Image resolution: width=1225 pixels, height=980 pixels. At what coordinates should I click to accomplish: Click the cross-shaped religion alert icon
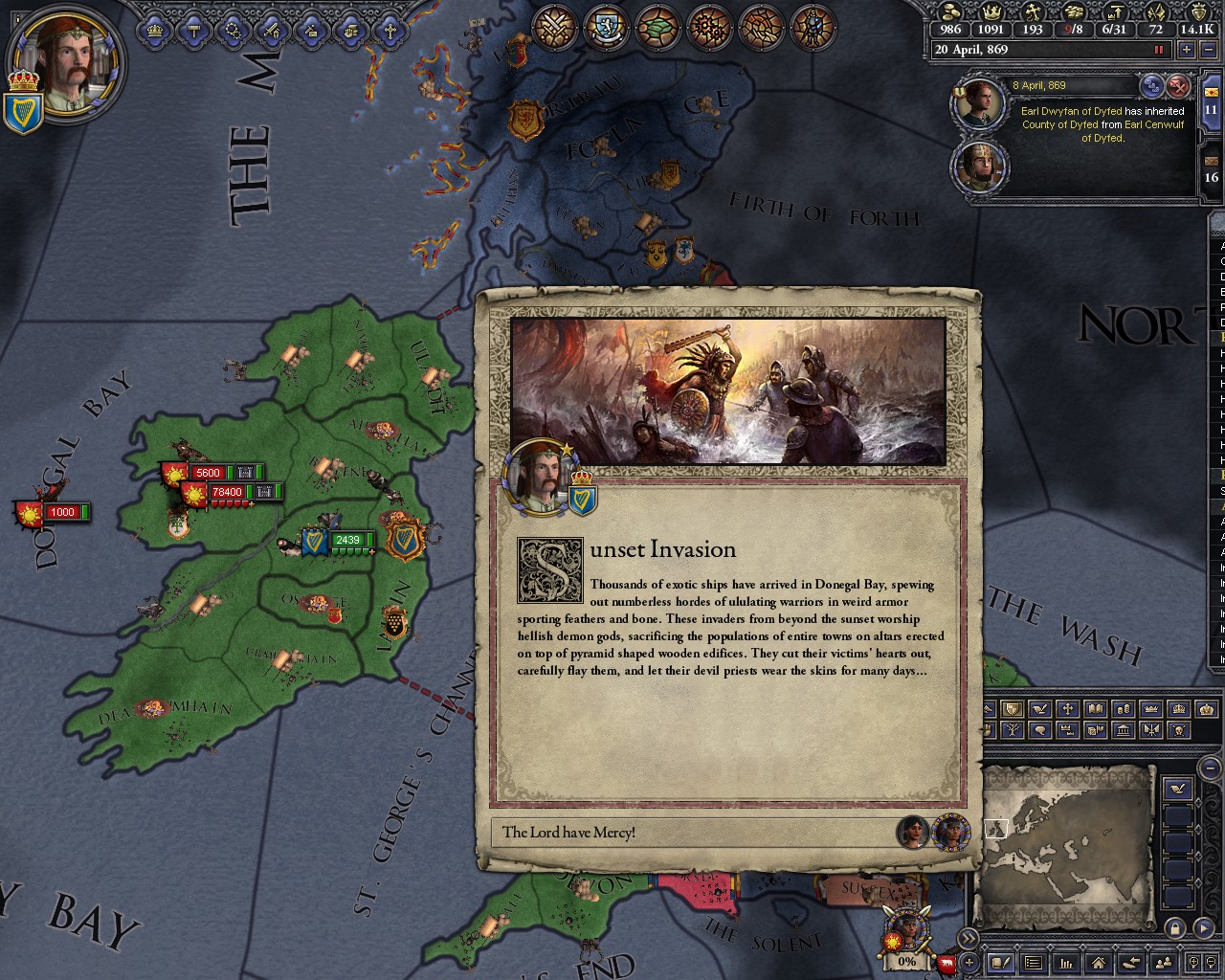pyautogui.click(x=390, y=31)
